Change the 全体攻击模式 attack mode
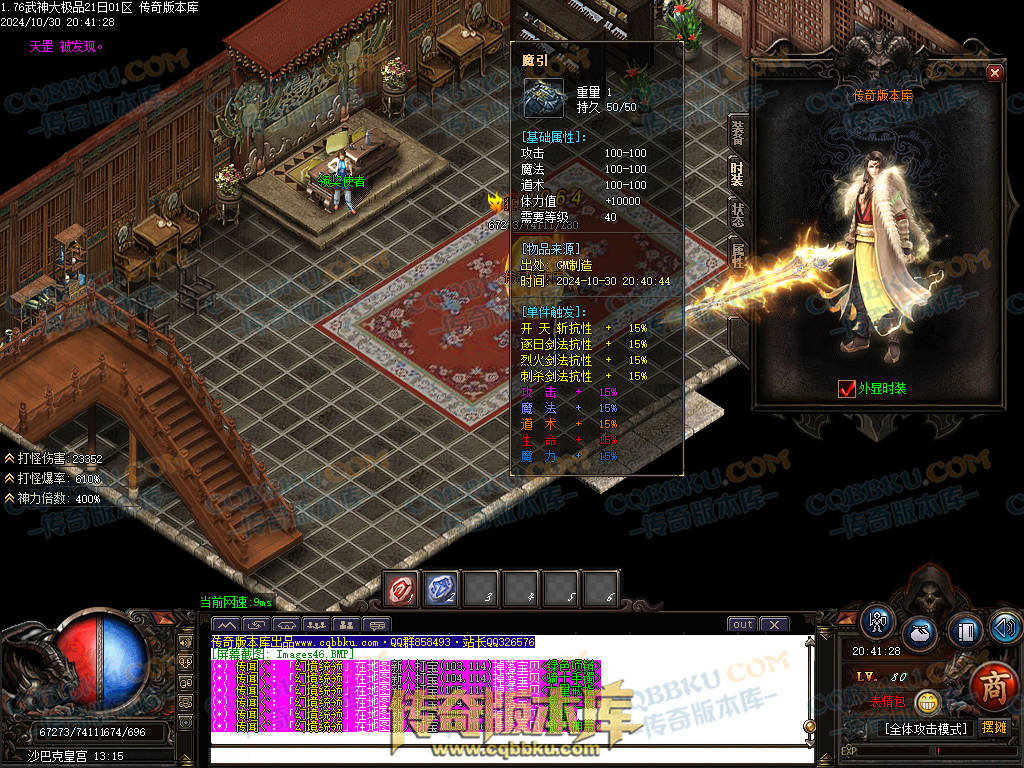 924,728
